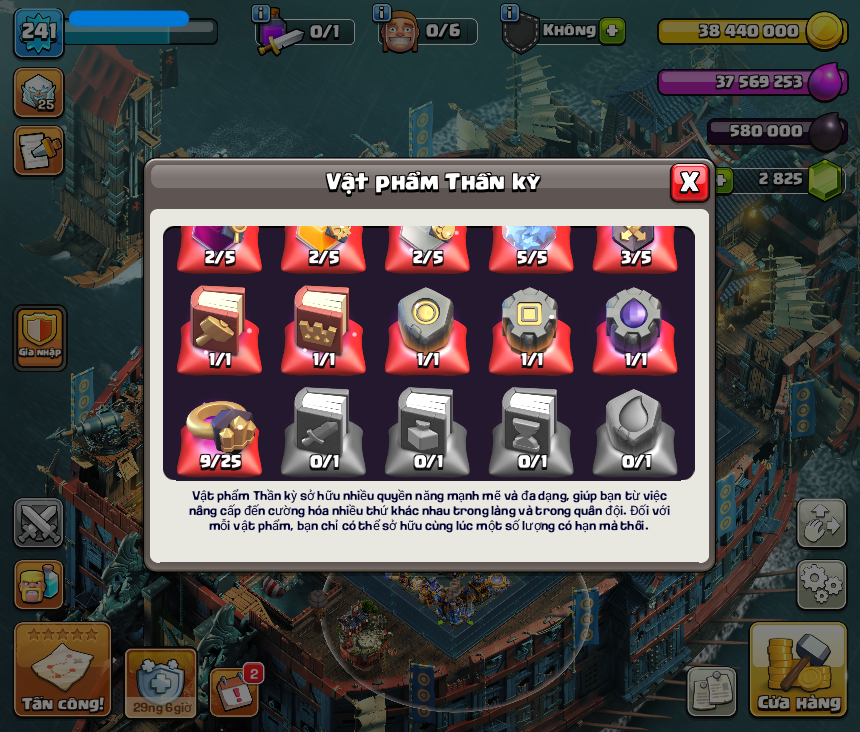Screen dimensions: 860x732
Task: Add gems using the green plus button
Action: coord(720,180)
